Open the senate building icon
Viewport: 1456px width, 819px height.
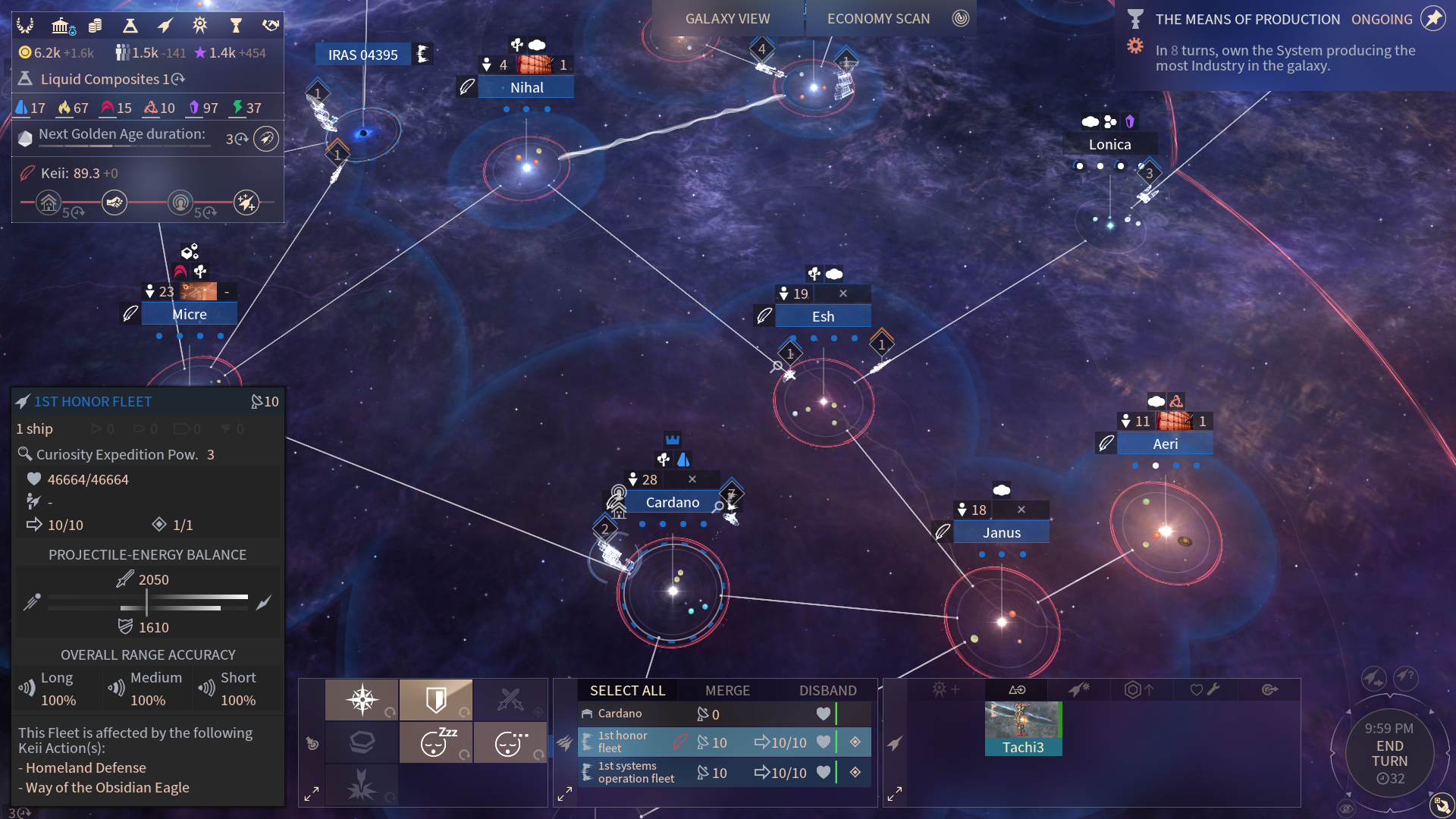point(61,26)
